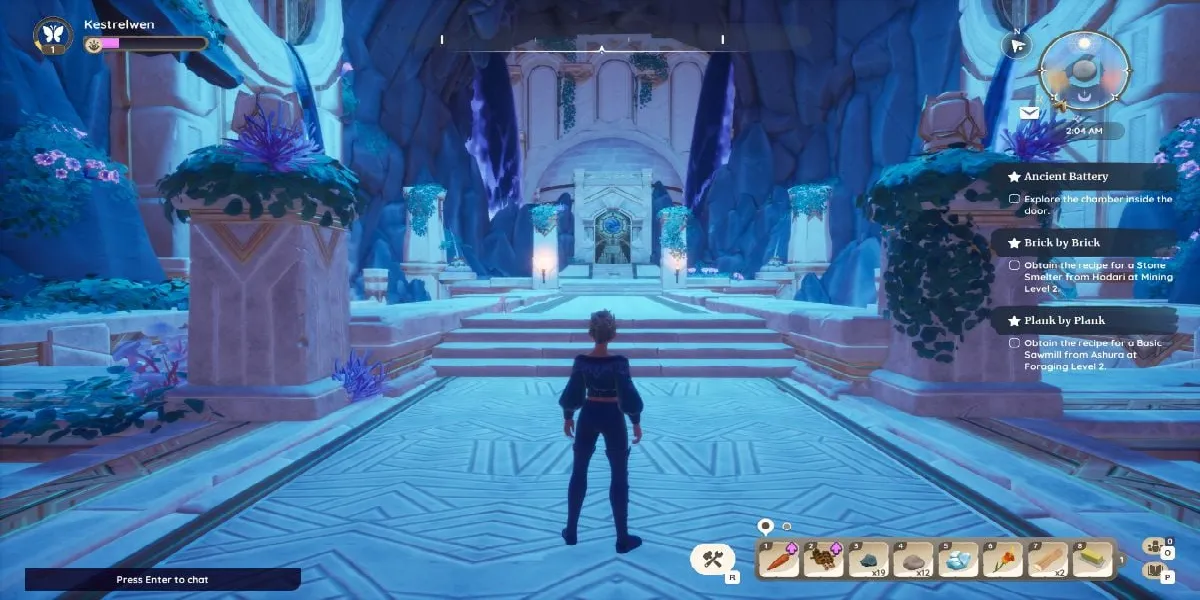Open the crossed tools wheel button
1200x600 pixels.
point(713,559)
